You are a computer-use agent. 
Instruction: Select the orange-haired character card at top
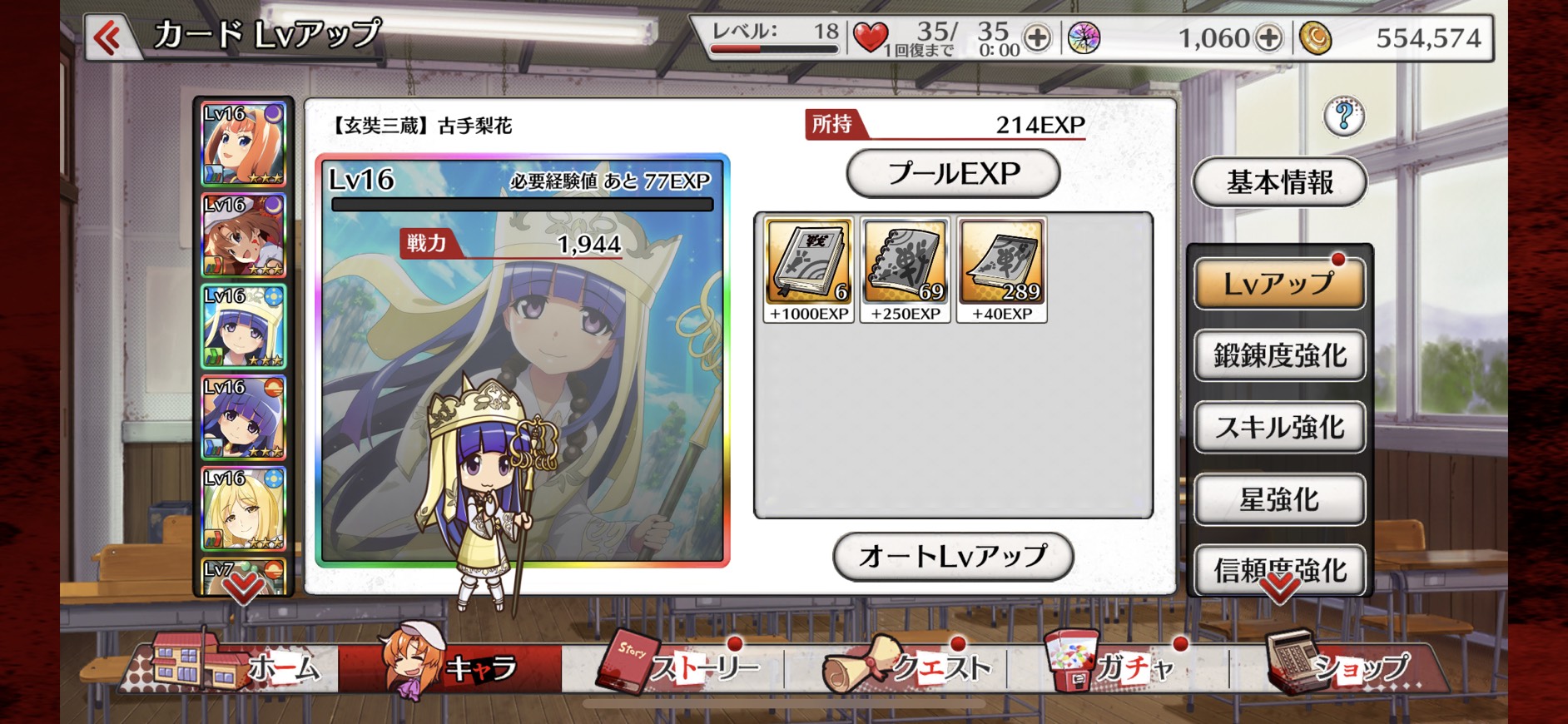244,144
